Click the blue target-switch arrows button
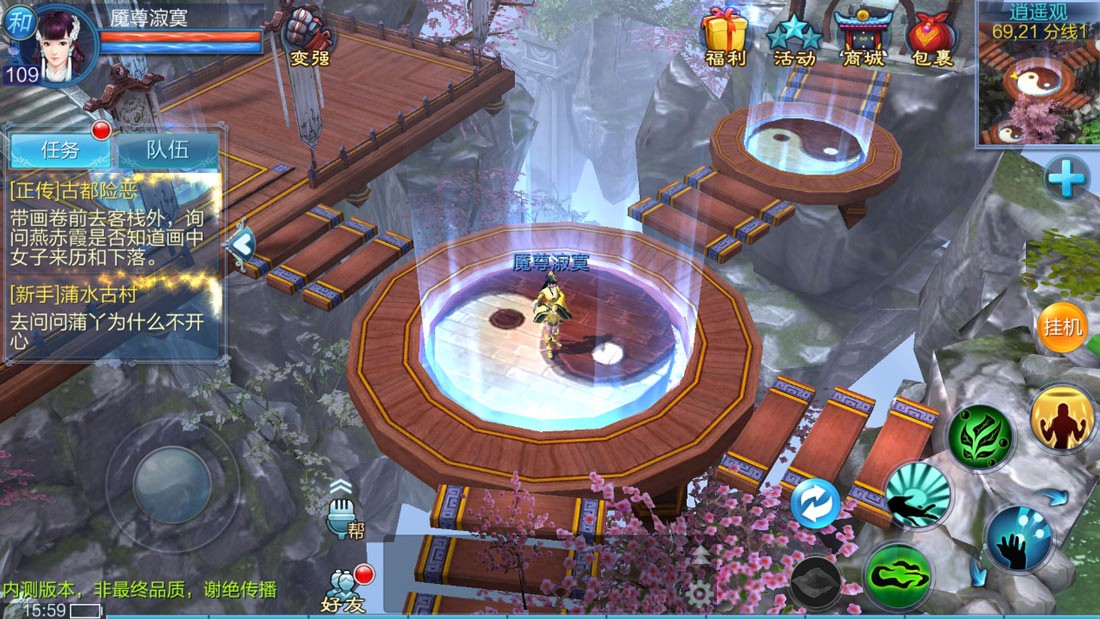1100x619 pixels. [815, 504]
